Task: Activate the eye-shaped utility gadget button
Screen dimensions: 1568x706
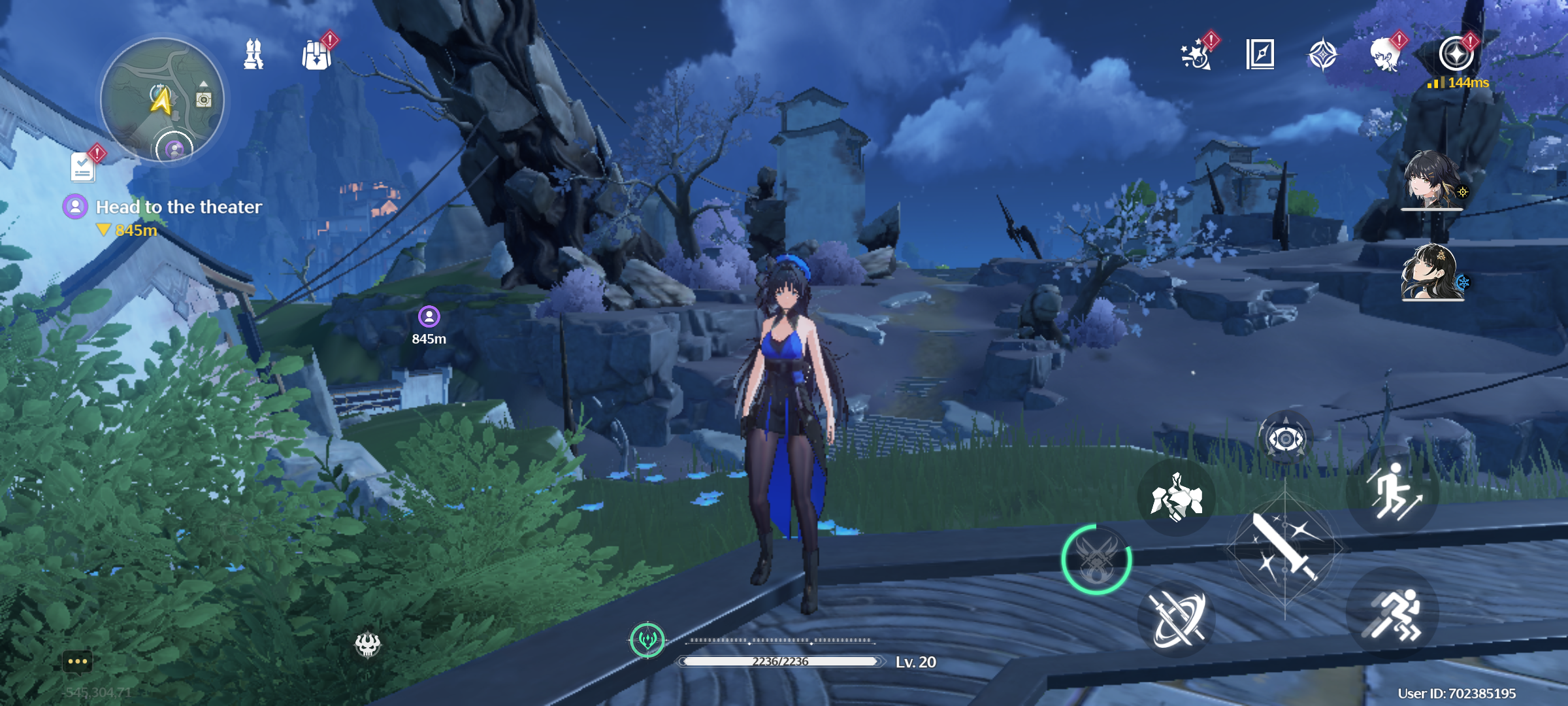Action: pos(1285,438)
